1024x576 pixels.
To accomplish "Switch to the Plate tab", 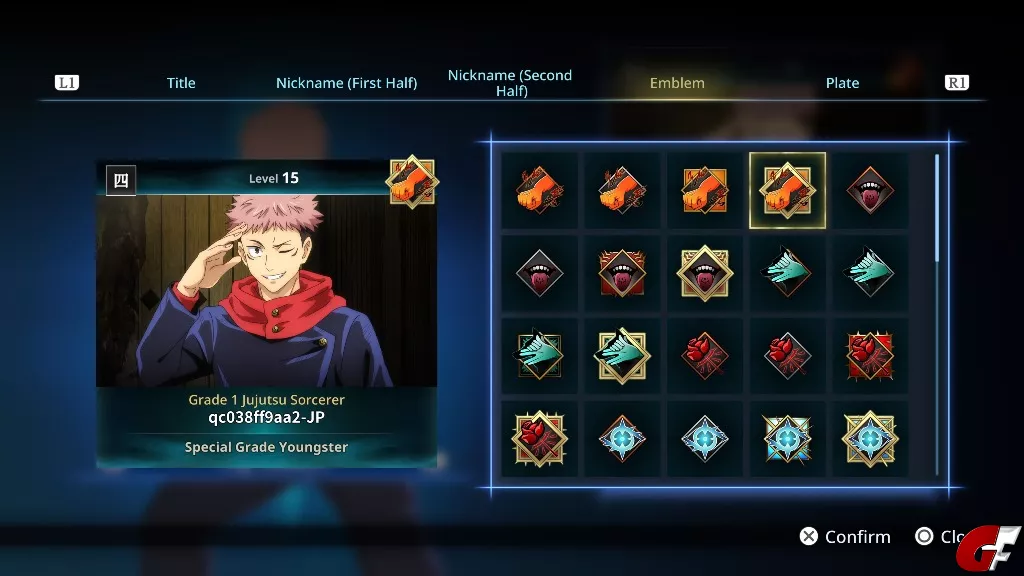I will (x=842, y=83).
